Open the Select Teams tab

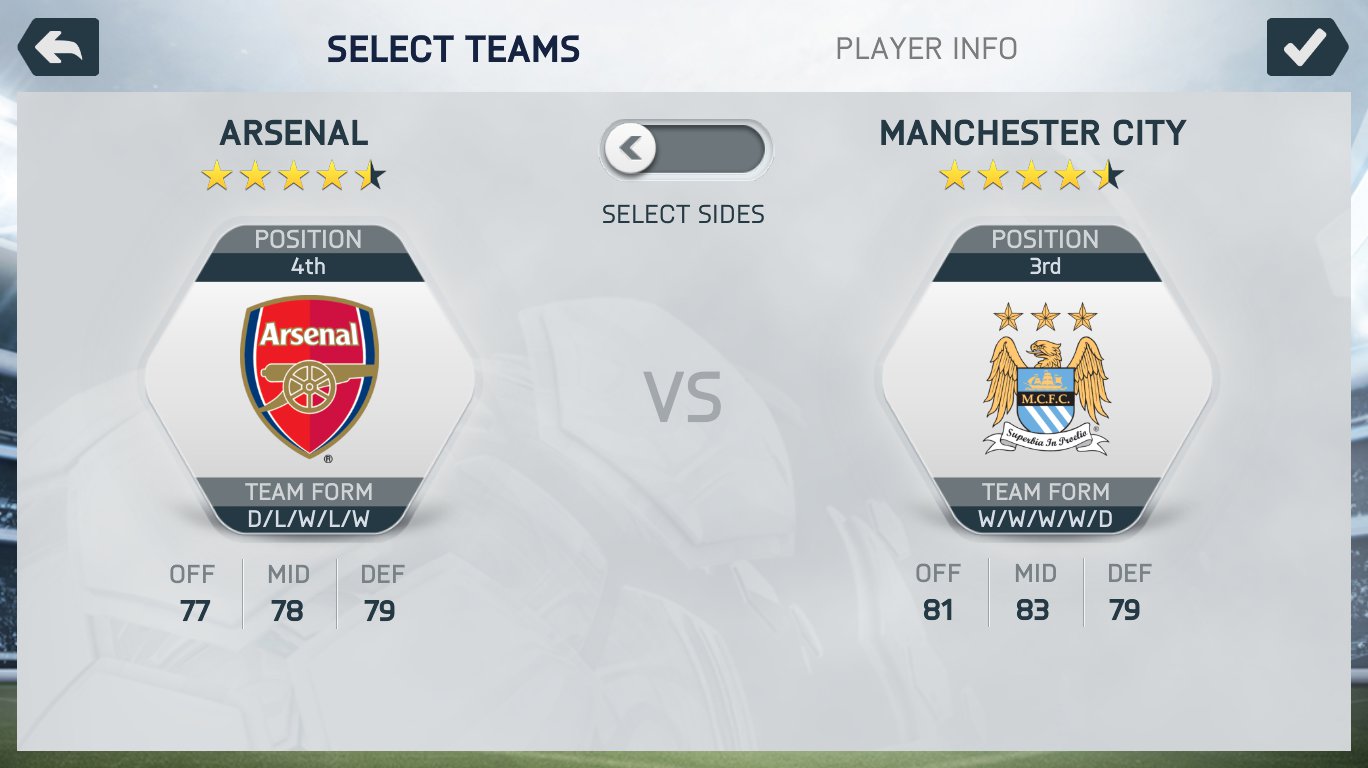[x=453, y=49]
